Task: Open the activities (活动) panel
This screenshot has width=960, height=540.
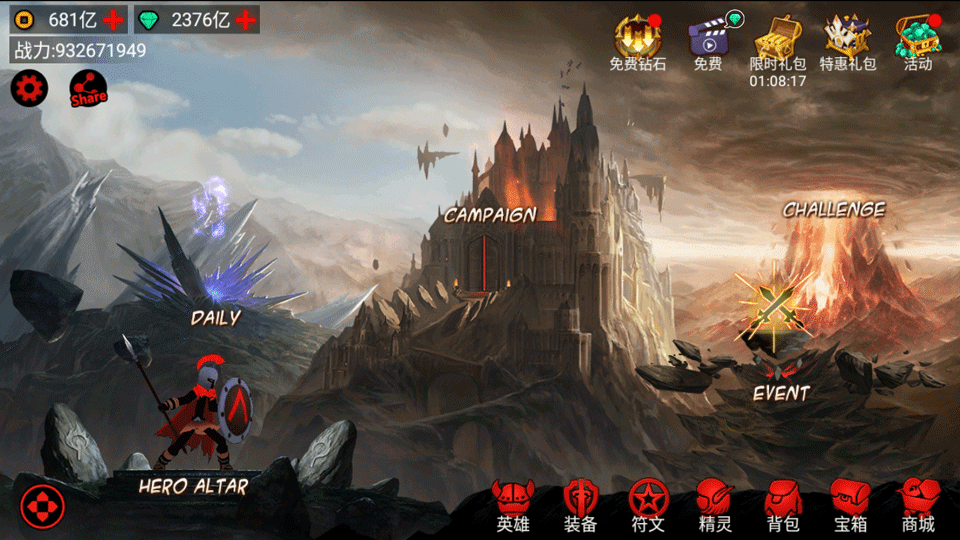Action: pyautogui.click(x=917, y=41)
